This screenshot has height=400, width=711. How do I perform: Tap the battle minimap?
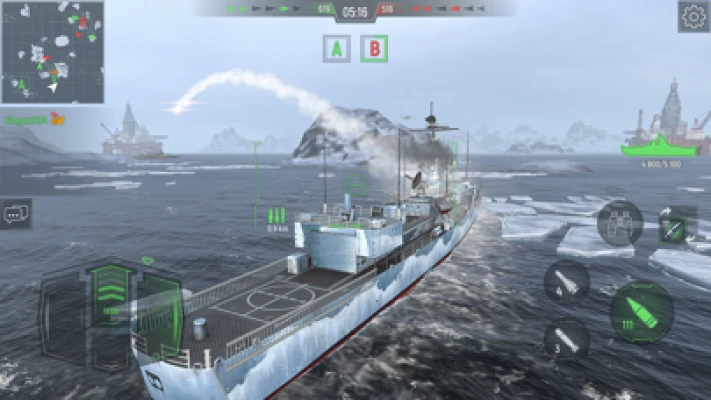(x=53, y=52)
